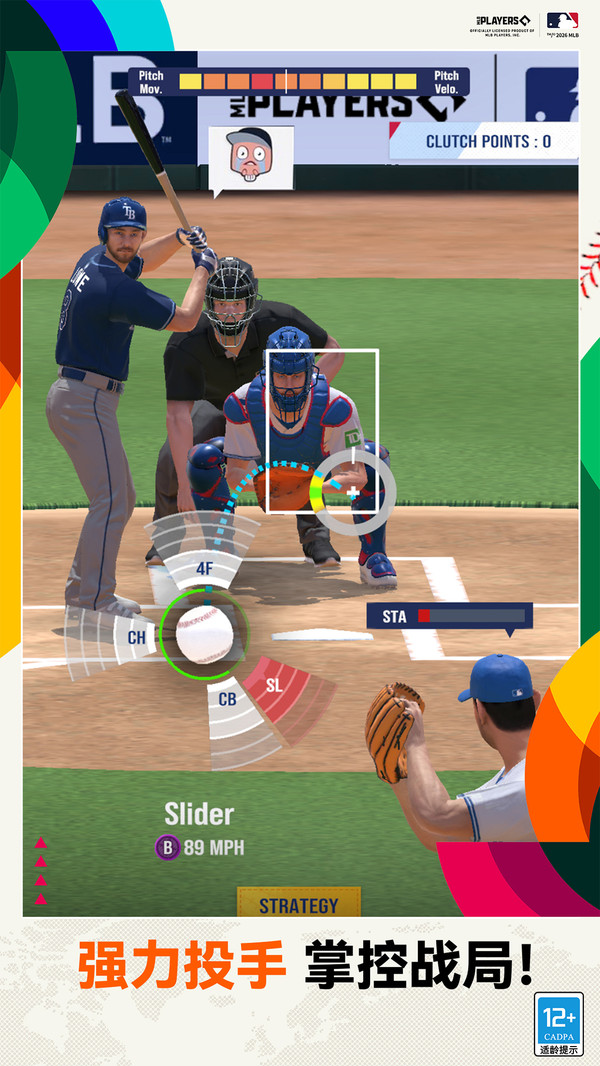Pick the CB curveball pitch segment

pos(228,699)
